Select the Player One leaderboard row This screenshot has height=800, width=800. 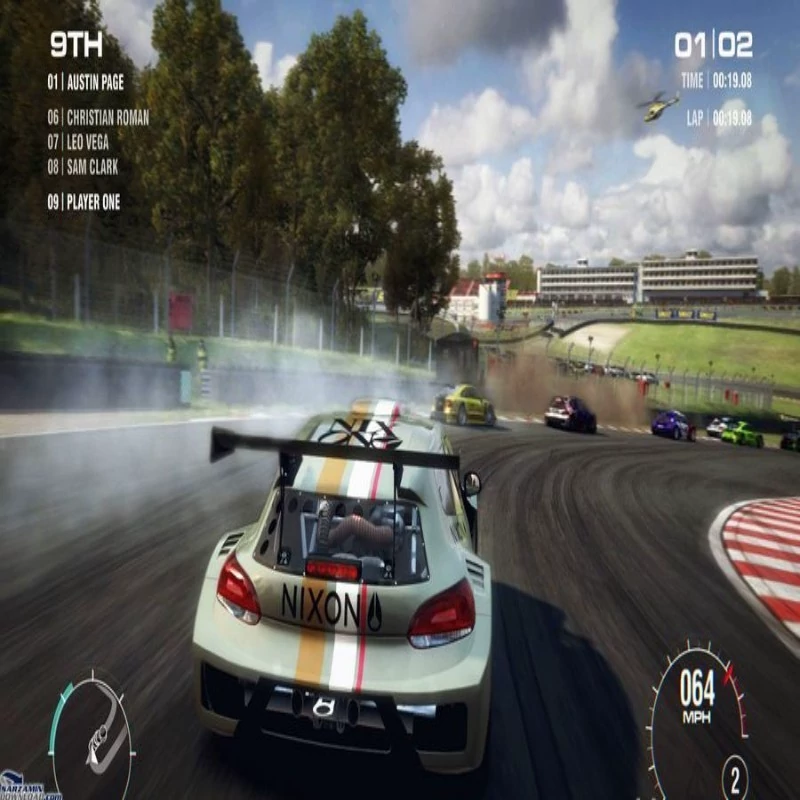pos(84,202)
